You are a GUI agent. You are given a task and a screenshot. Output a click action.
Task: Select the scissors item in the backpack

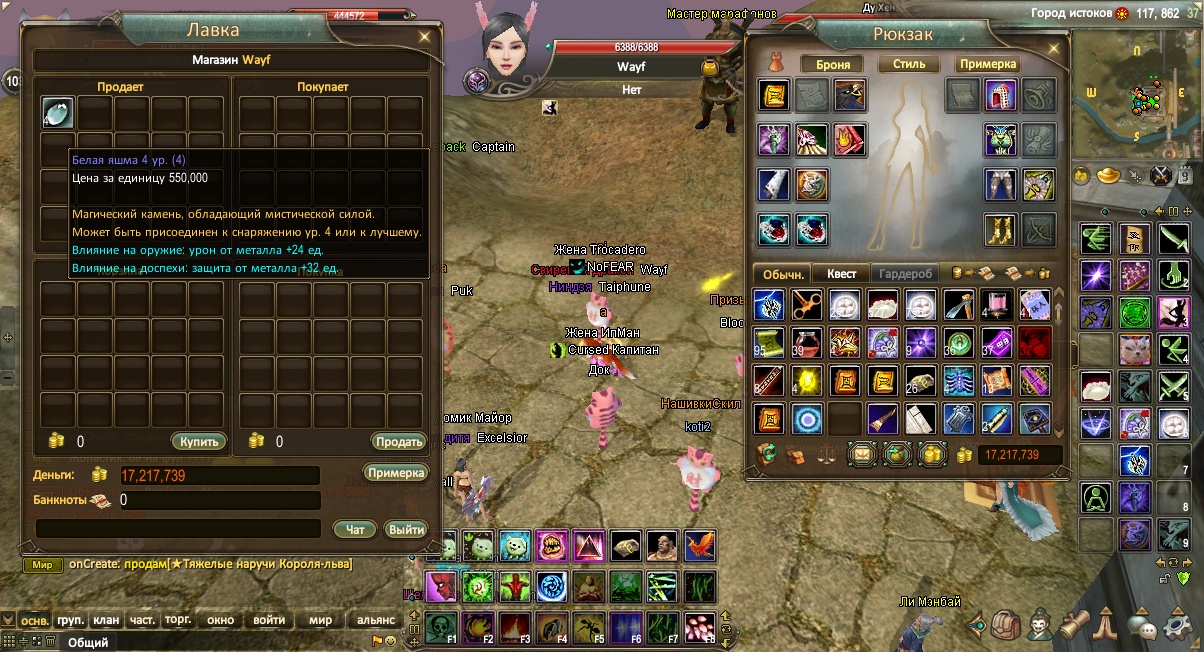806,304
